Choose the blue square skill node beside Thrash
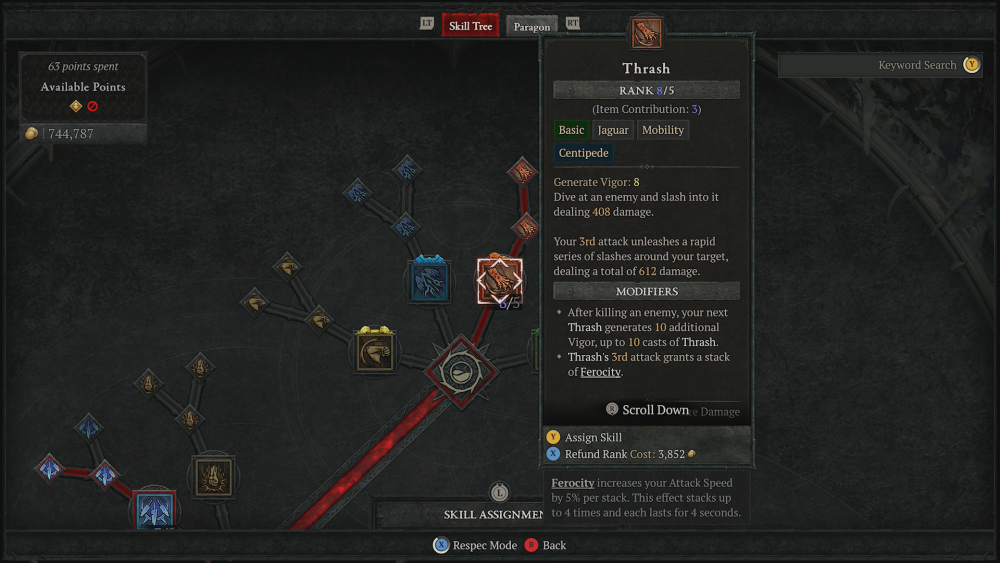Screen dimensions: 1000x563 (431, 279)
